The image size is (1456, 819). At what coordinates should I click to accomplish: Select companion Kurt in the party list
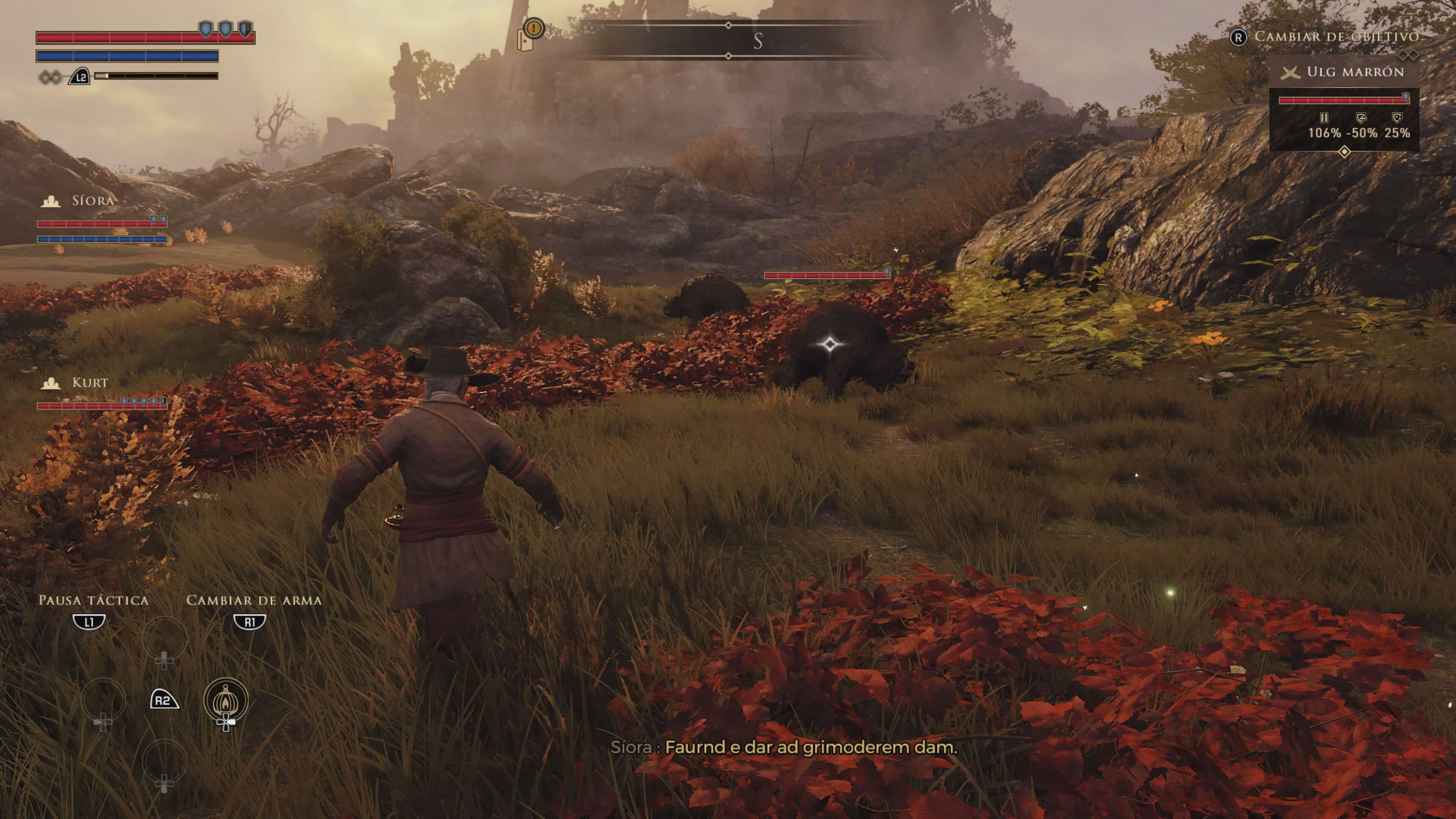[89, 383]
